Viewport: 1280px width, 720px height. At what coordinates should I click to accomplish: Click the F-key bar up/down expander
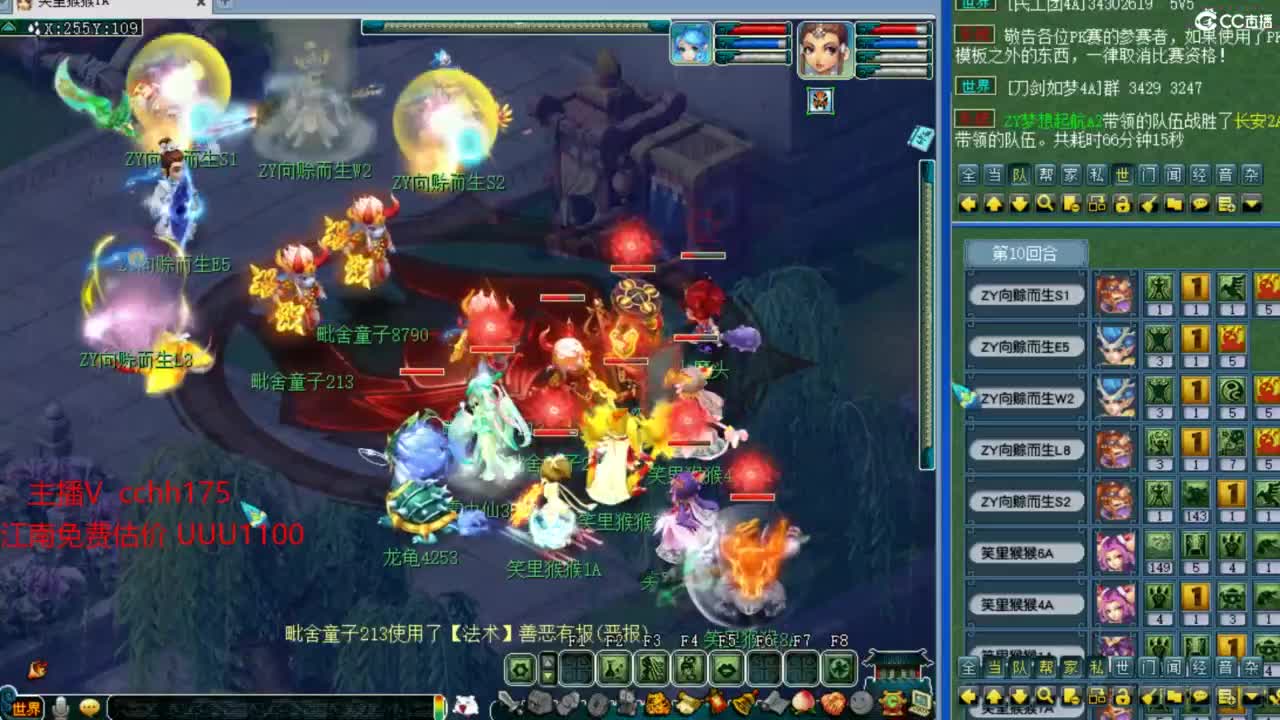tap(547, 667)
